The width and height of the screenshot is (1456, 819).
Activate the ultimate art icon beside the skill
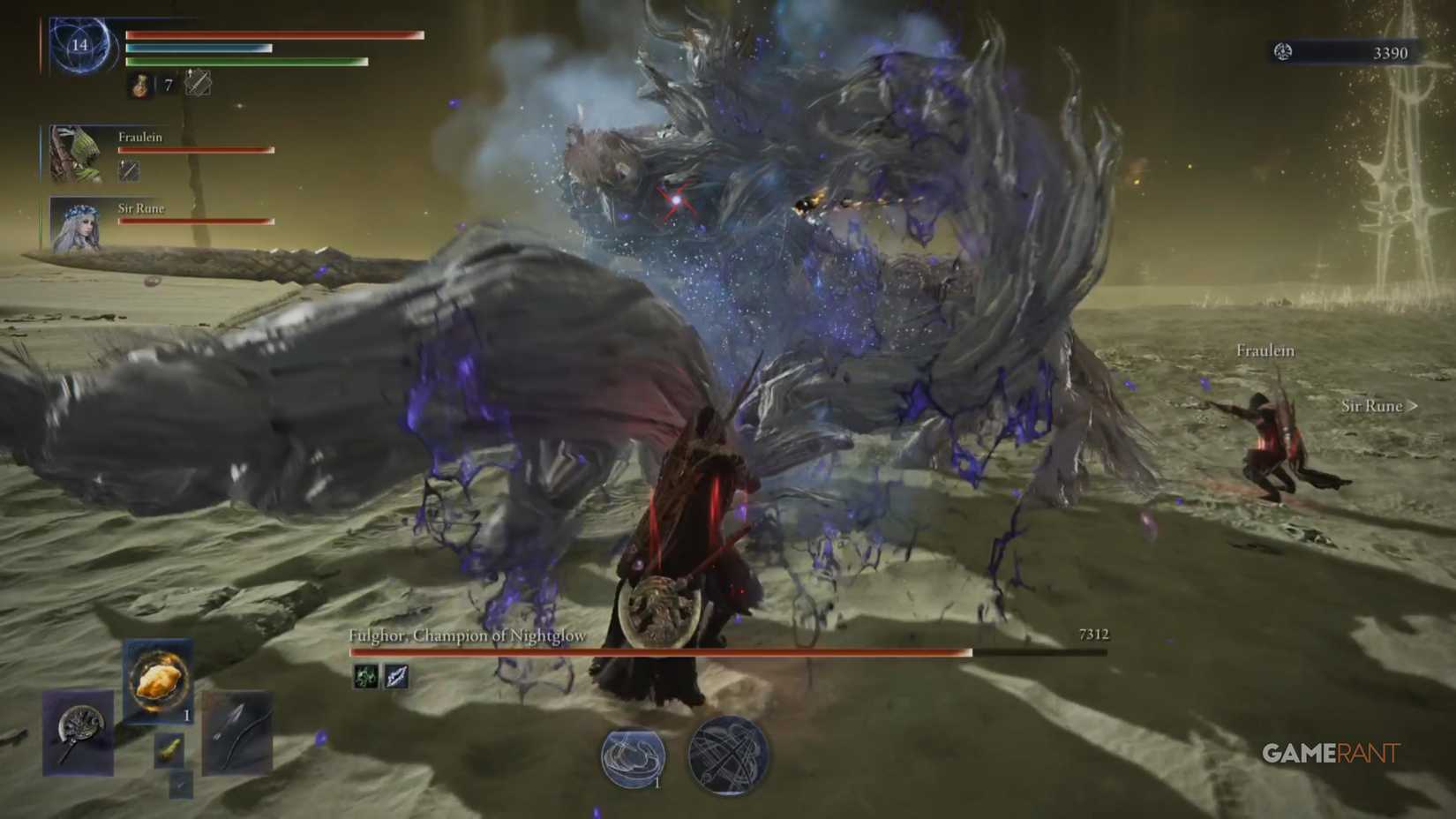(724, 757)
